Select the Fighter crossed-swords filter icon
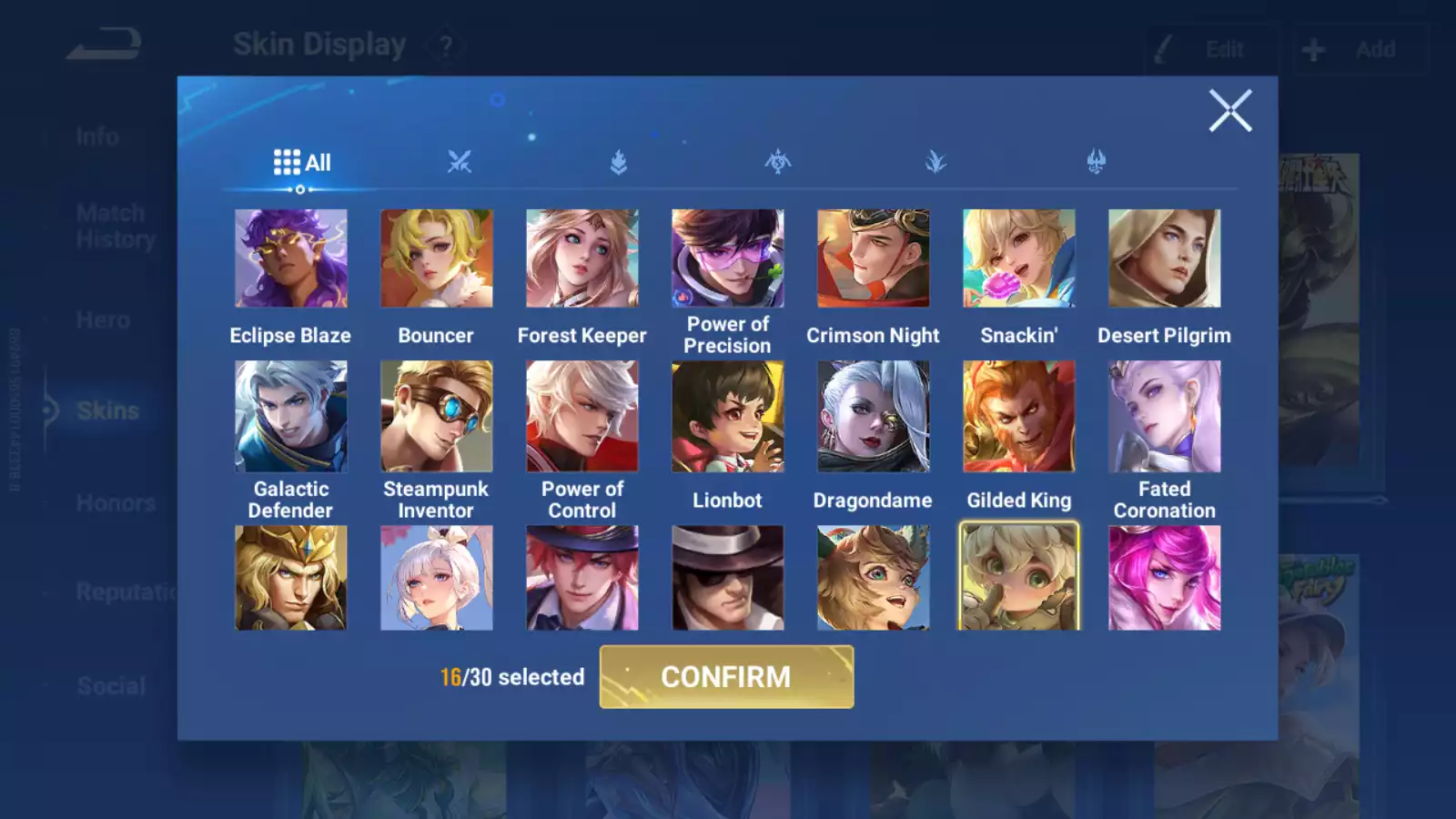 [x=461, y=162]
